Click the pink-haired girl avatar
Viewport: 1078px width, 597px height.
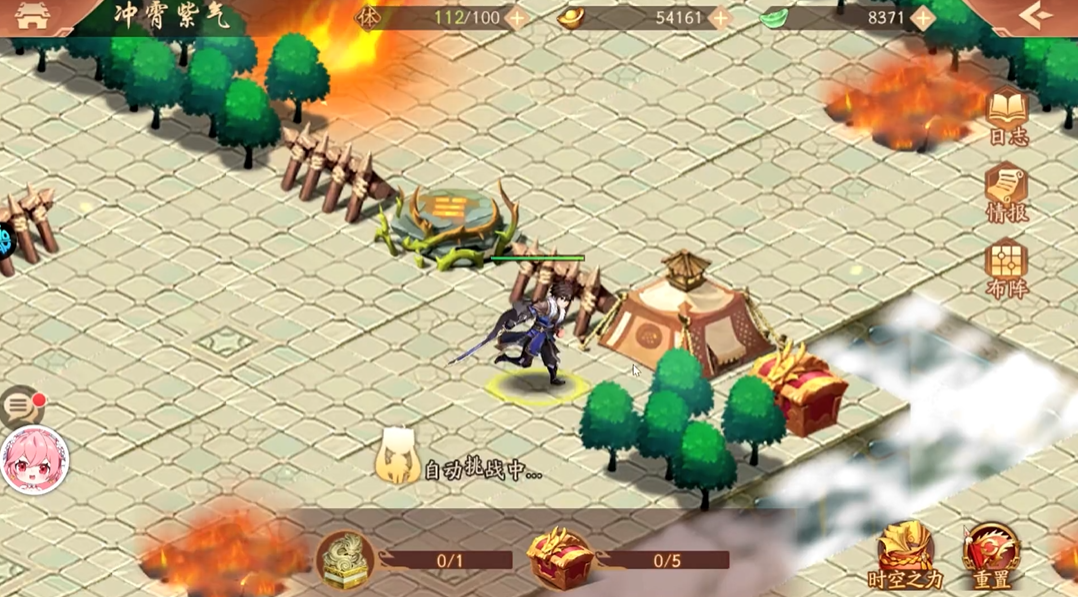(x=34, y=461)
